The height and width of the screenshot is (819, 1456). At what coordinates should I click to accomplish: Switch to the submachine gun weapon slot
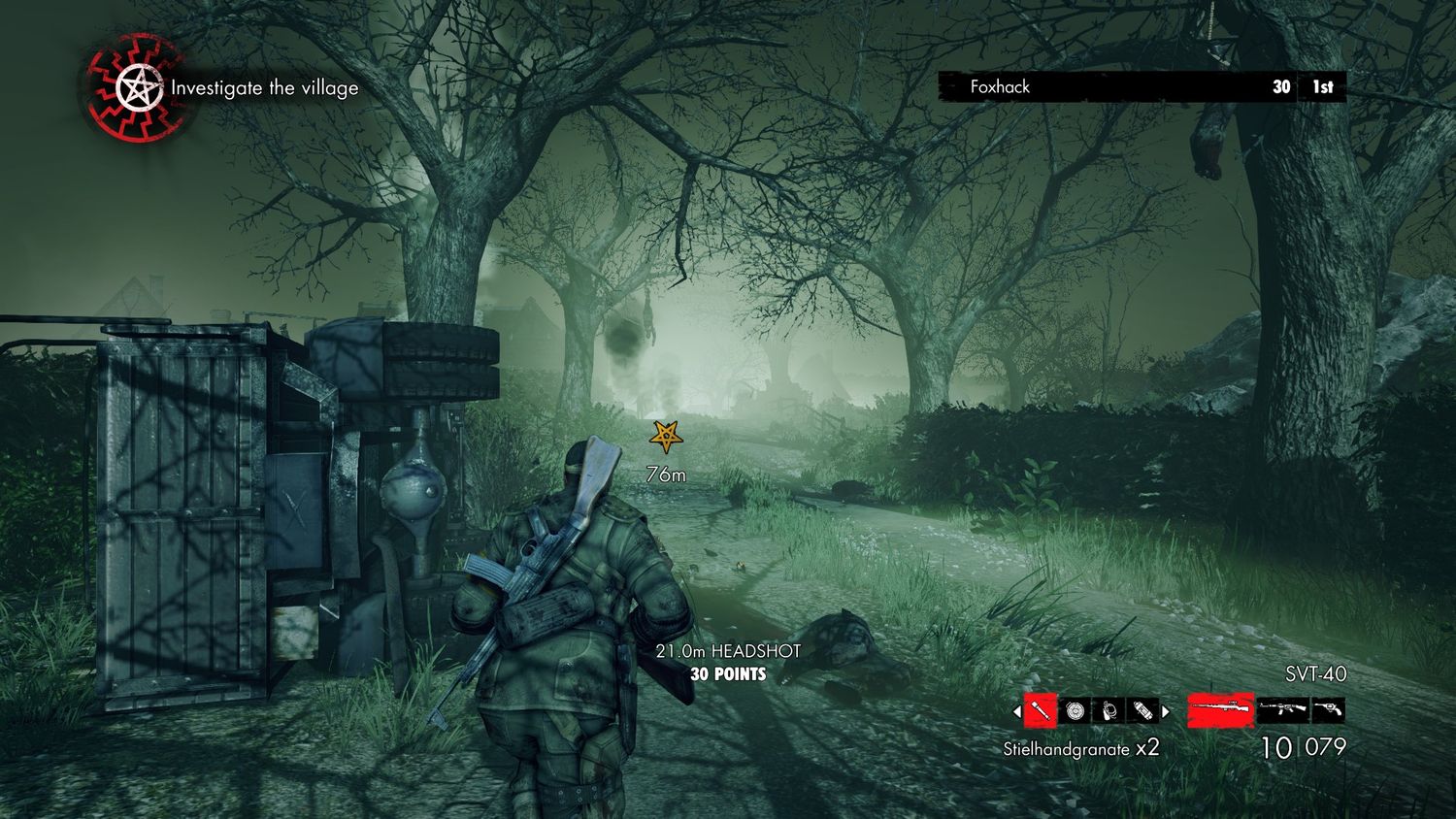(1282, 709)
